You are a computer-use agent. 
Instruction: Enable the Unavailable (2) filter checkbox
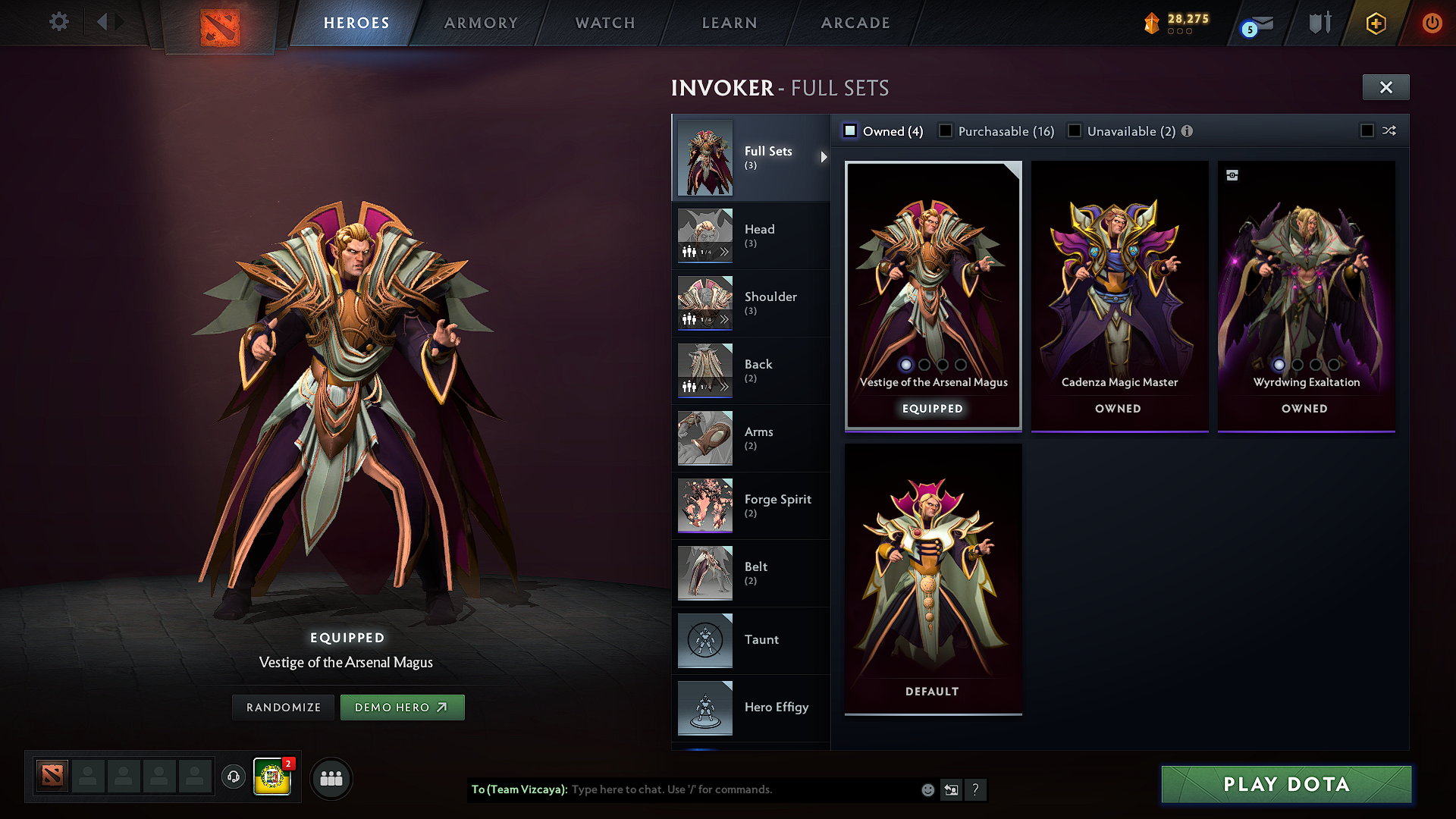(1075, 130)
